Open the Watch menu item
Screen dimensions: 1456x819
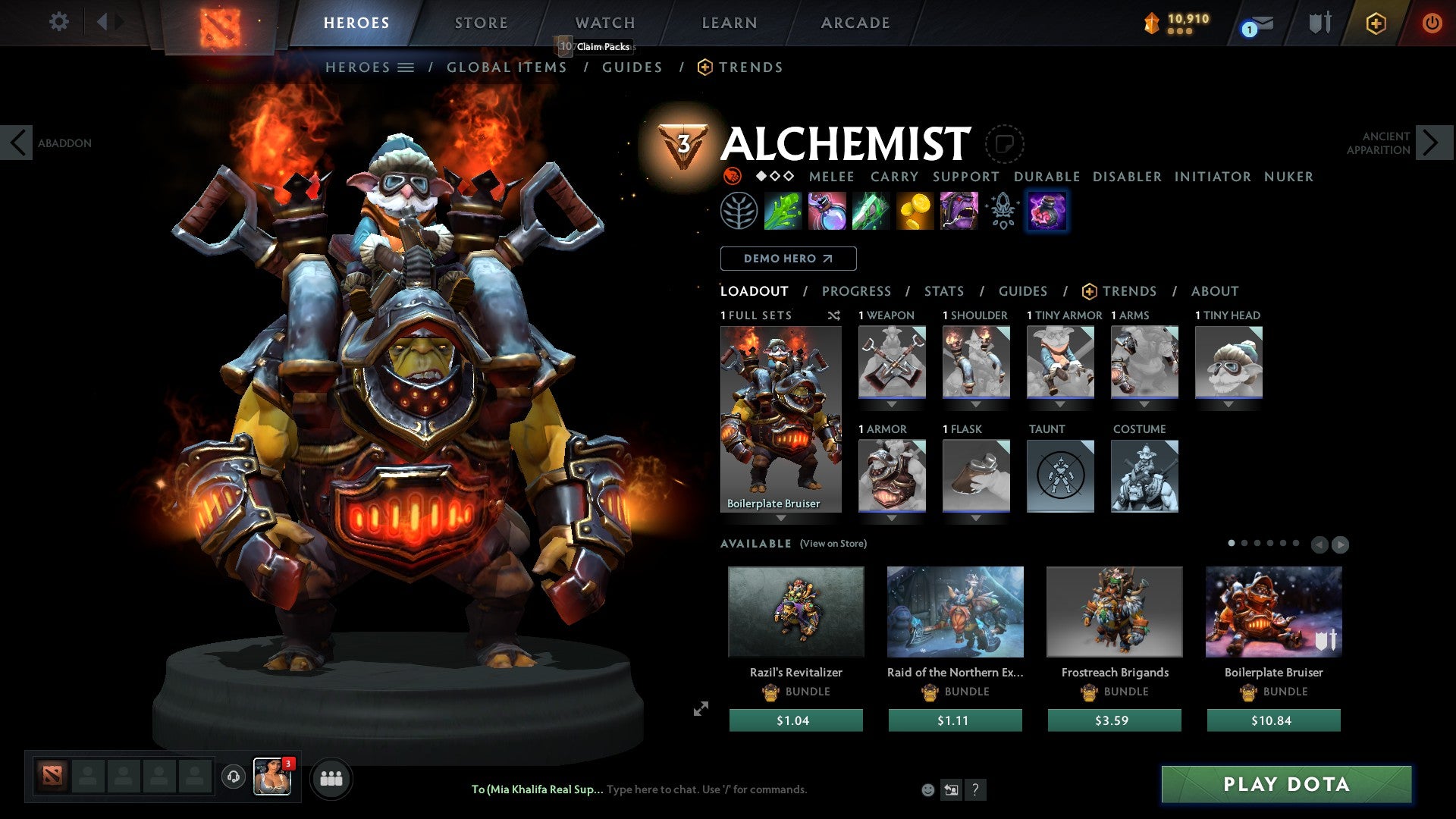pyautogui.click(x=604, y=22)
